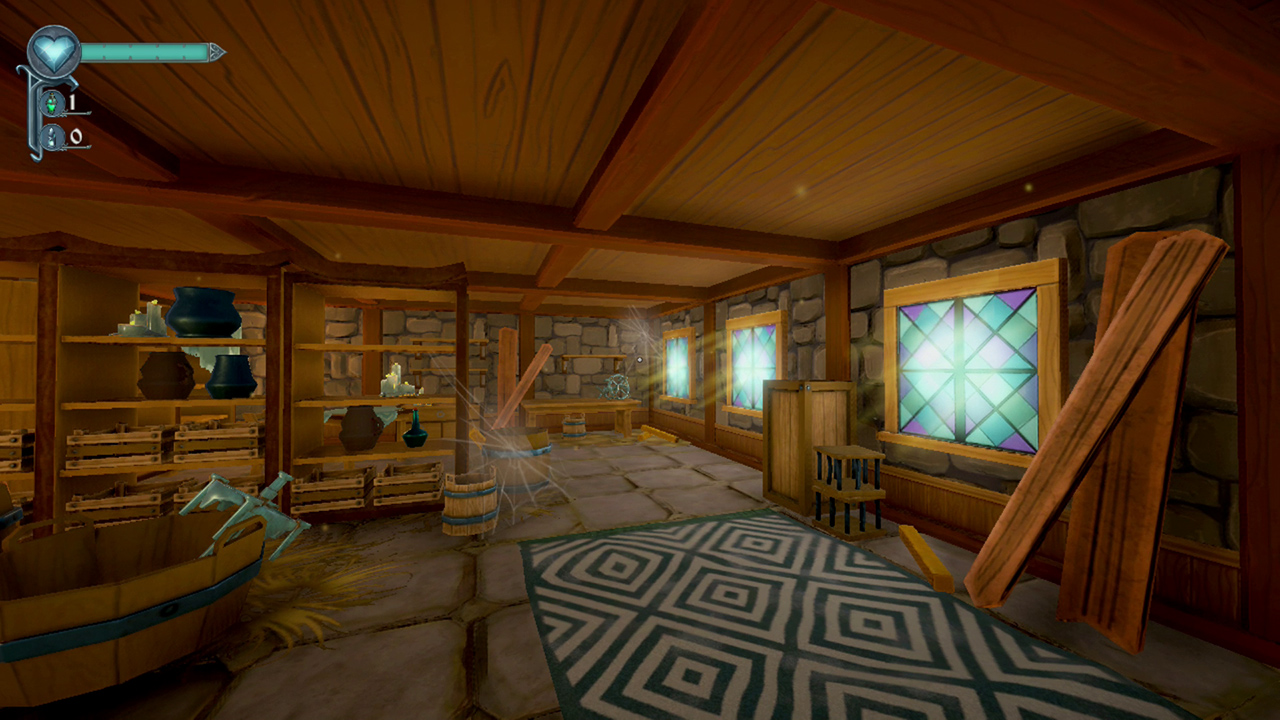Click the green potion inventory icon
Viewport: 1280px width, 720px height.
50,103
